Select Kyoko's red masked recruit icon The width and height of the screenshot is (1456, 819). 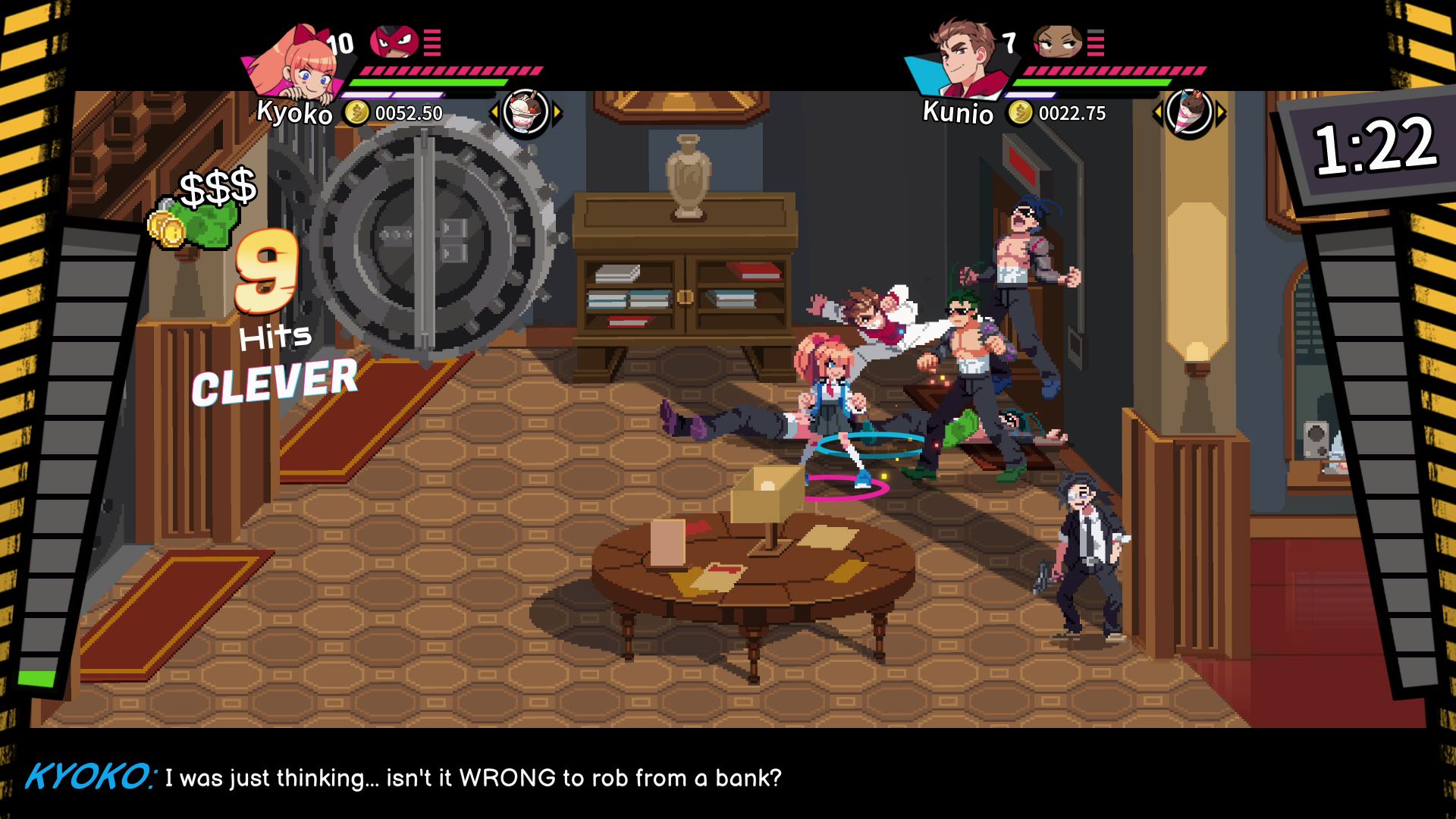[394, 42]
